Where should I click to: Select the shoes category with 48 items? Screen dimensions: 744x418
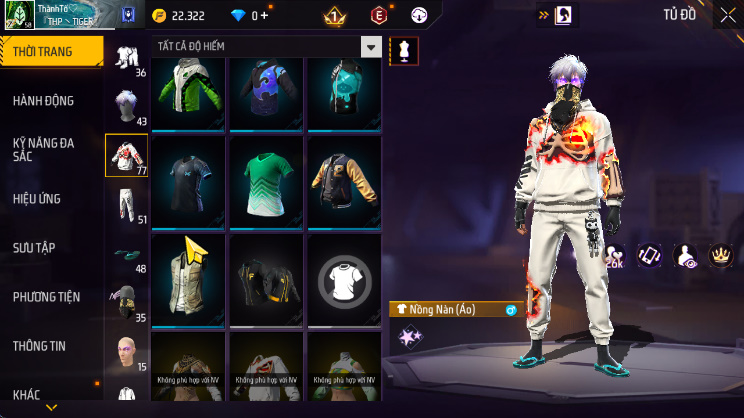[126, 256]
